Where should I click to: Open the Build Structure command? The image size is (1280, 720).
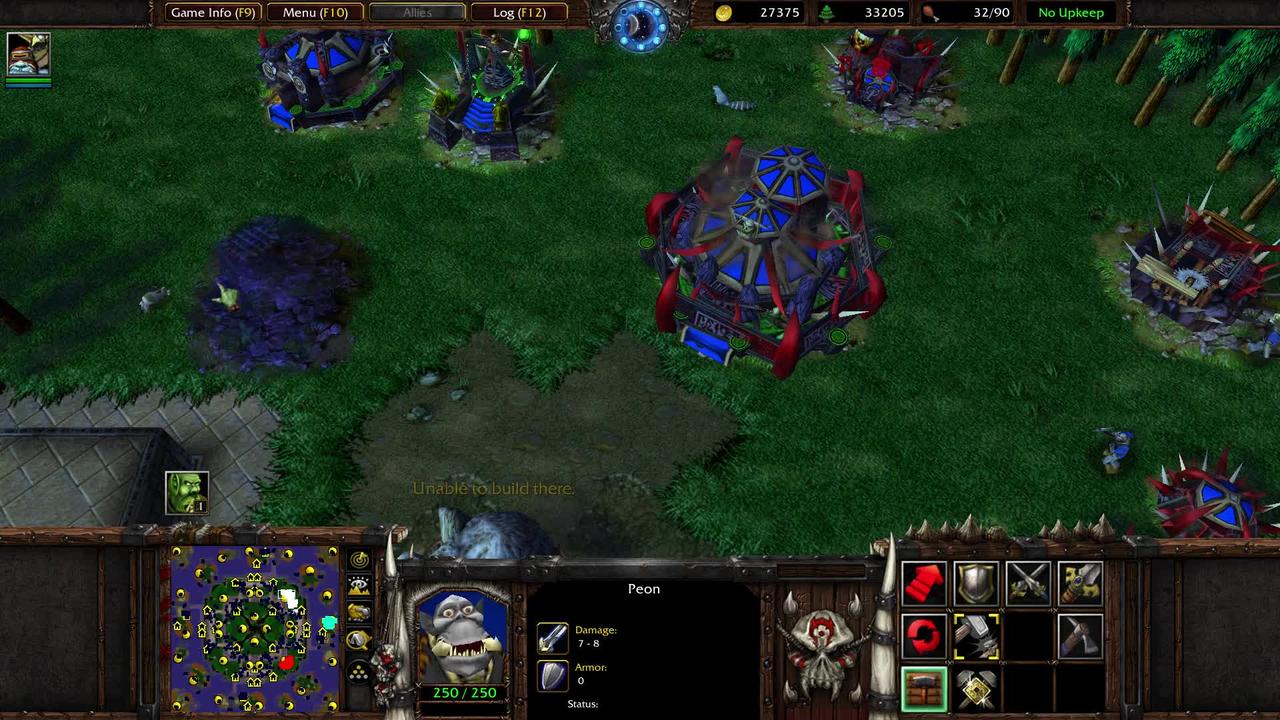pyautogui.click(x=975, y=688)
